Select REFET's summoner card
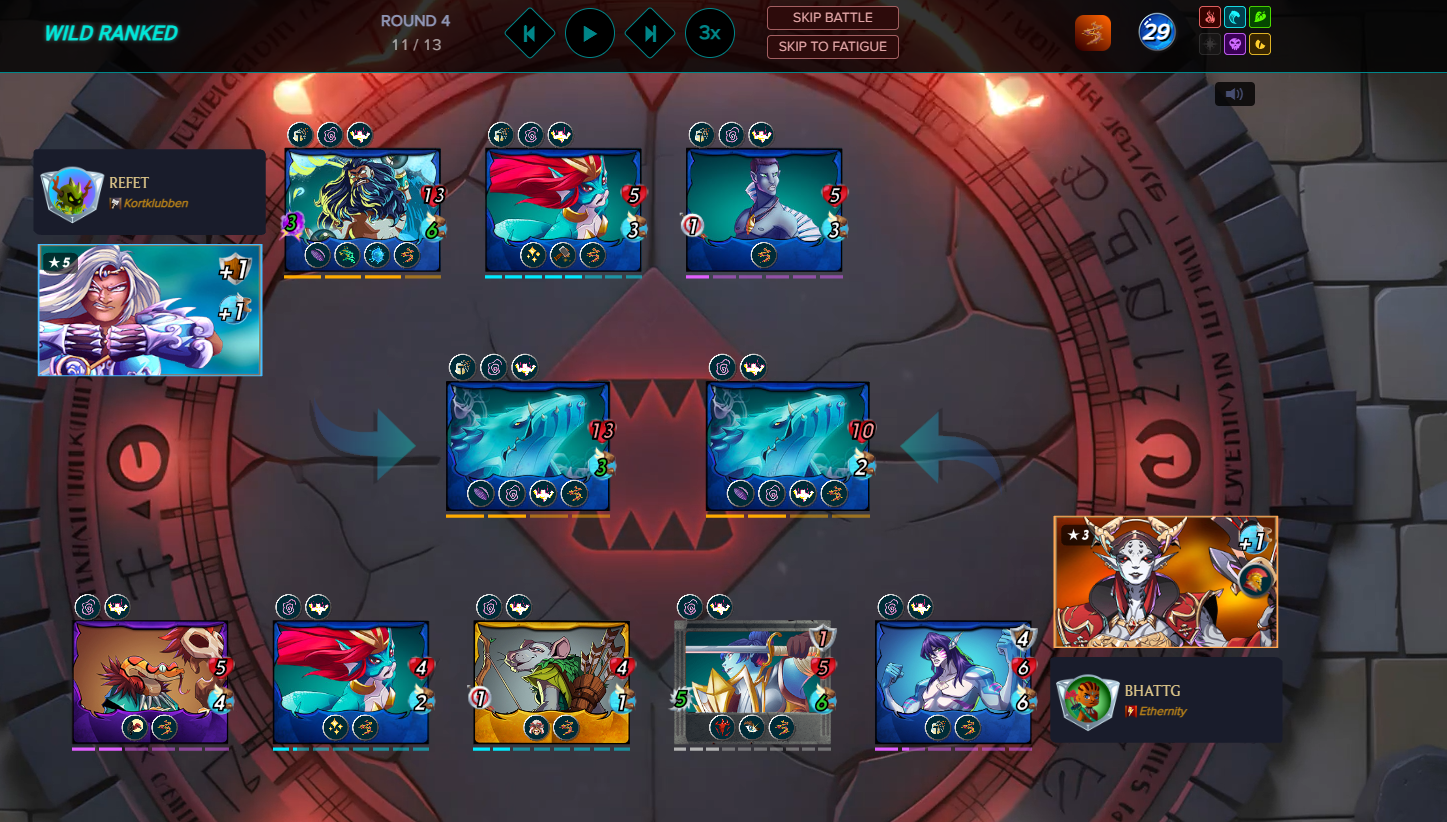This screenshot has width=1447, height=822. coord(150,310)
